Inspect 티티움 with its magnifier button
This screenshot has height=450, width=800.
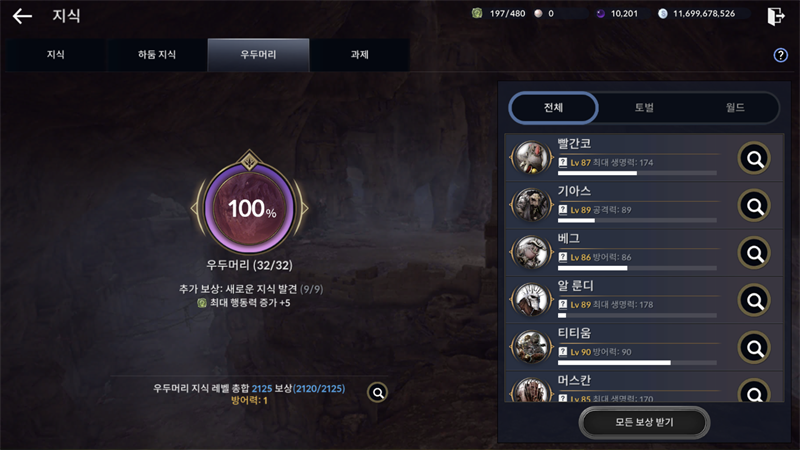[754, 348]
